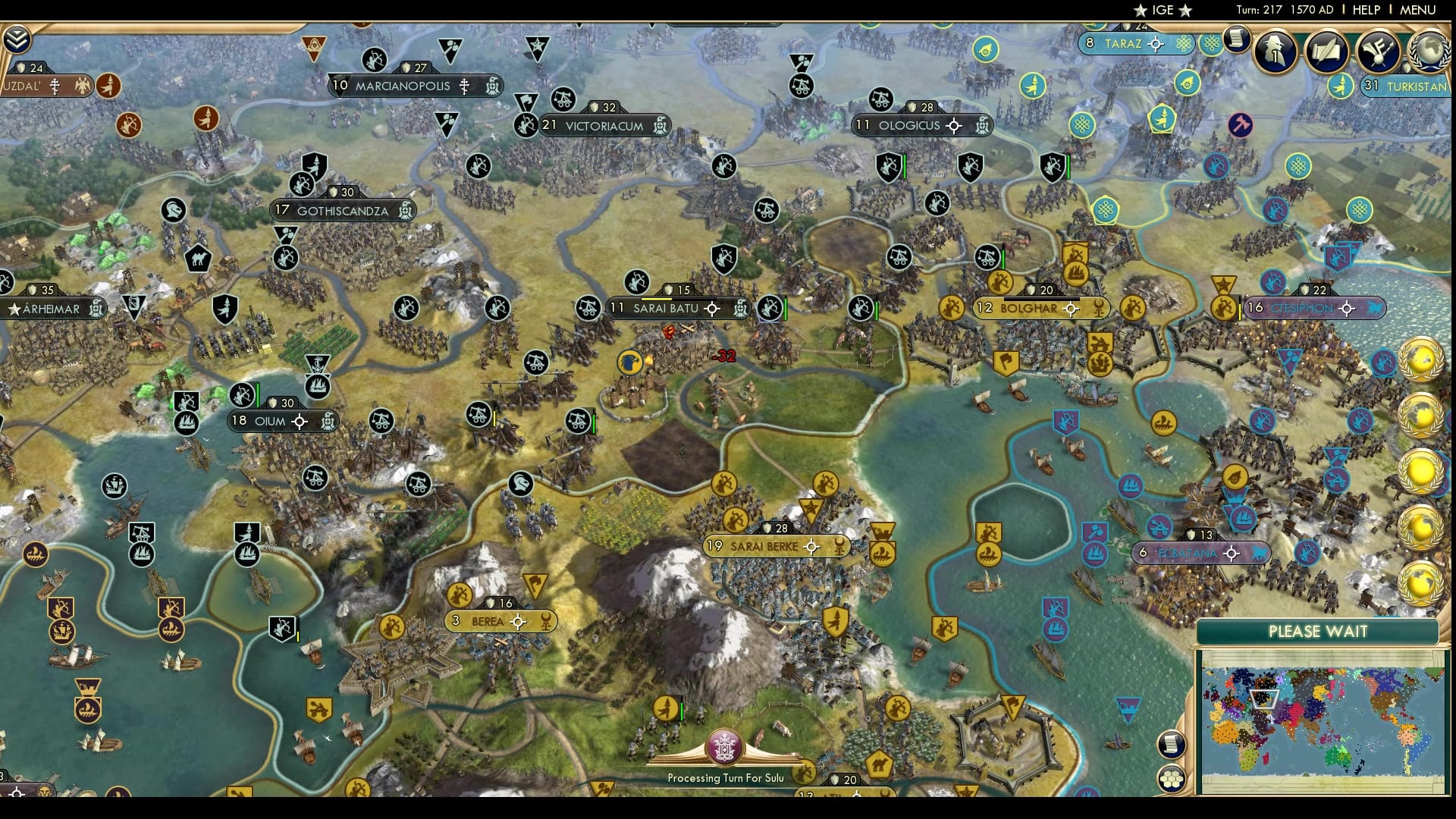Click the religion icon on Marcianopolis banner
Viewport: 1456px width, 819px height.
[x=463, y=86]
